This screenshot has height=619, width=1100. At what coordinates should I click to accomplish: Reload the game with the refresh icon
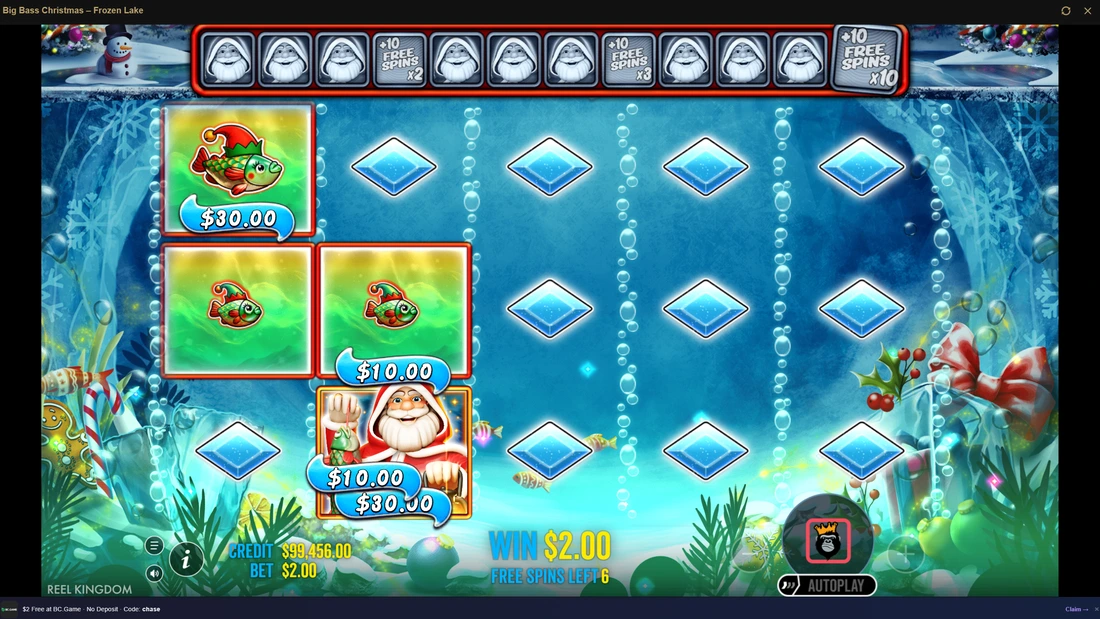click(1066, 11)
